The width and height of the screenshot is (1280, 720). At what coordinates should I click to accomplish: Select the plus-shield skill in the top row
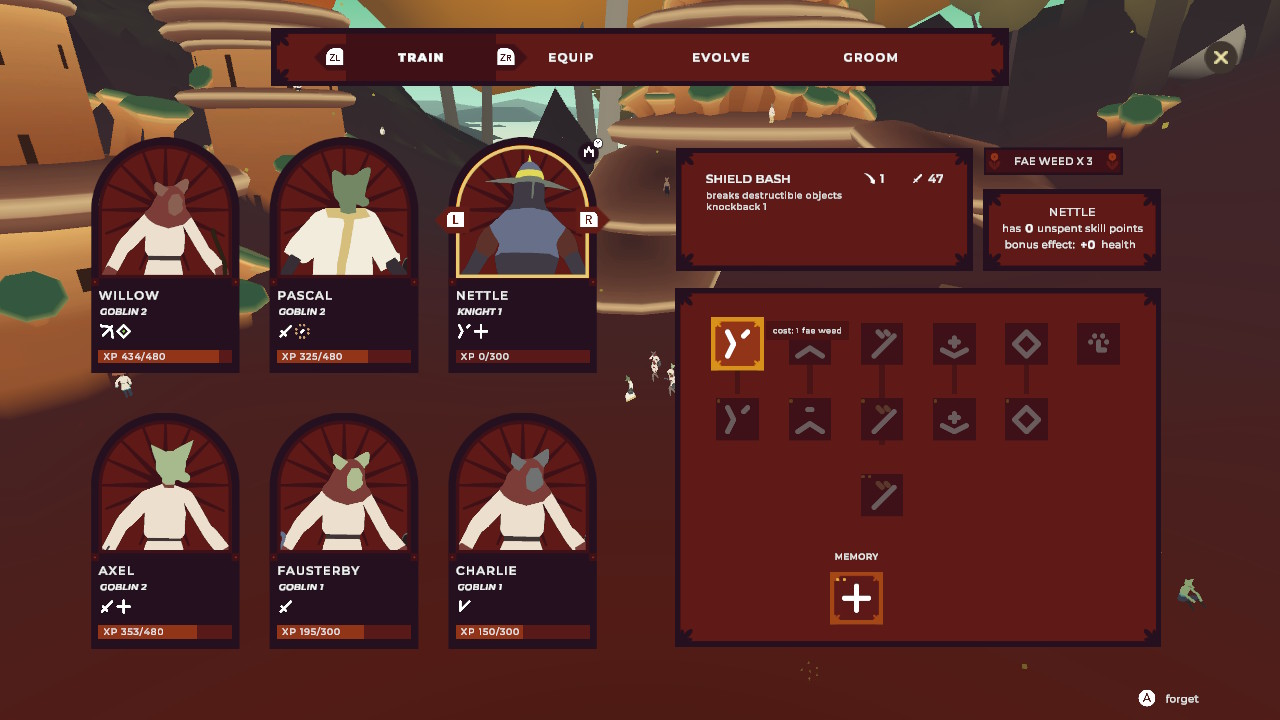click(953, 343)
